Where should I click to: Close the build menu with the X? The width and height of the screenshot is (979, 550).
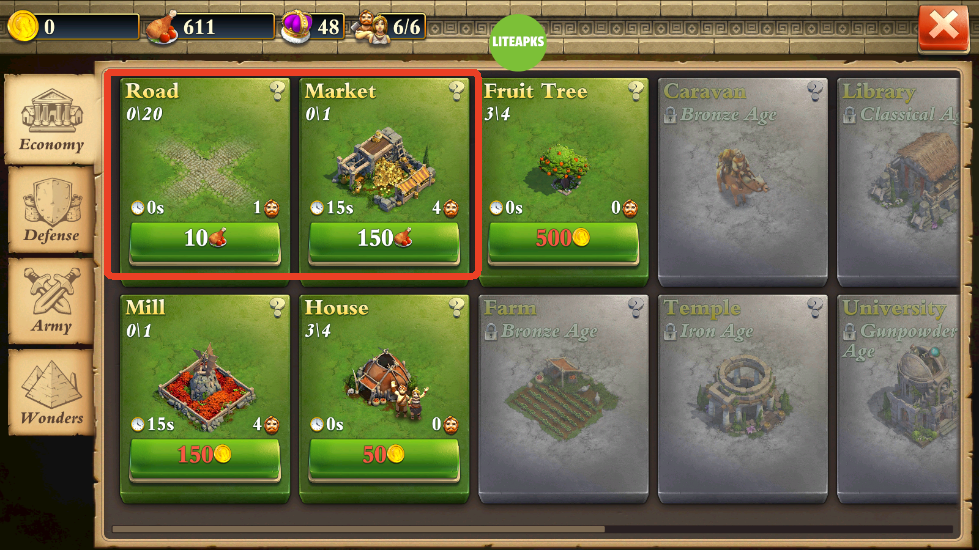coord(943,29)
